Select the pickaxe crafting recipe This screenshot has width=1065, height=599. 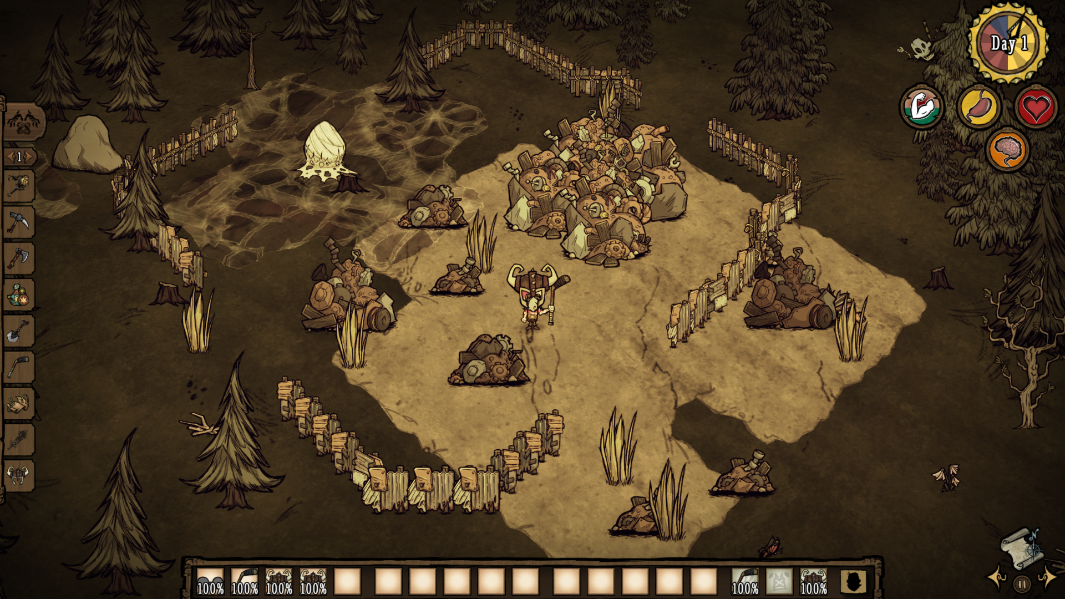(20, 222)
